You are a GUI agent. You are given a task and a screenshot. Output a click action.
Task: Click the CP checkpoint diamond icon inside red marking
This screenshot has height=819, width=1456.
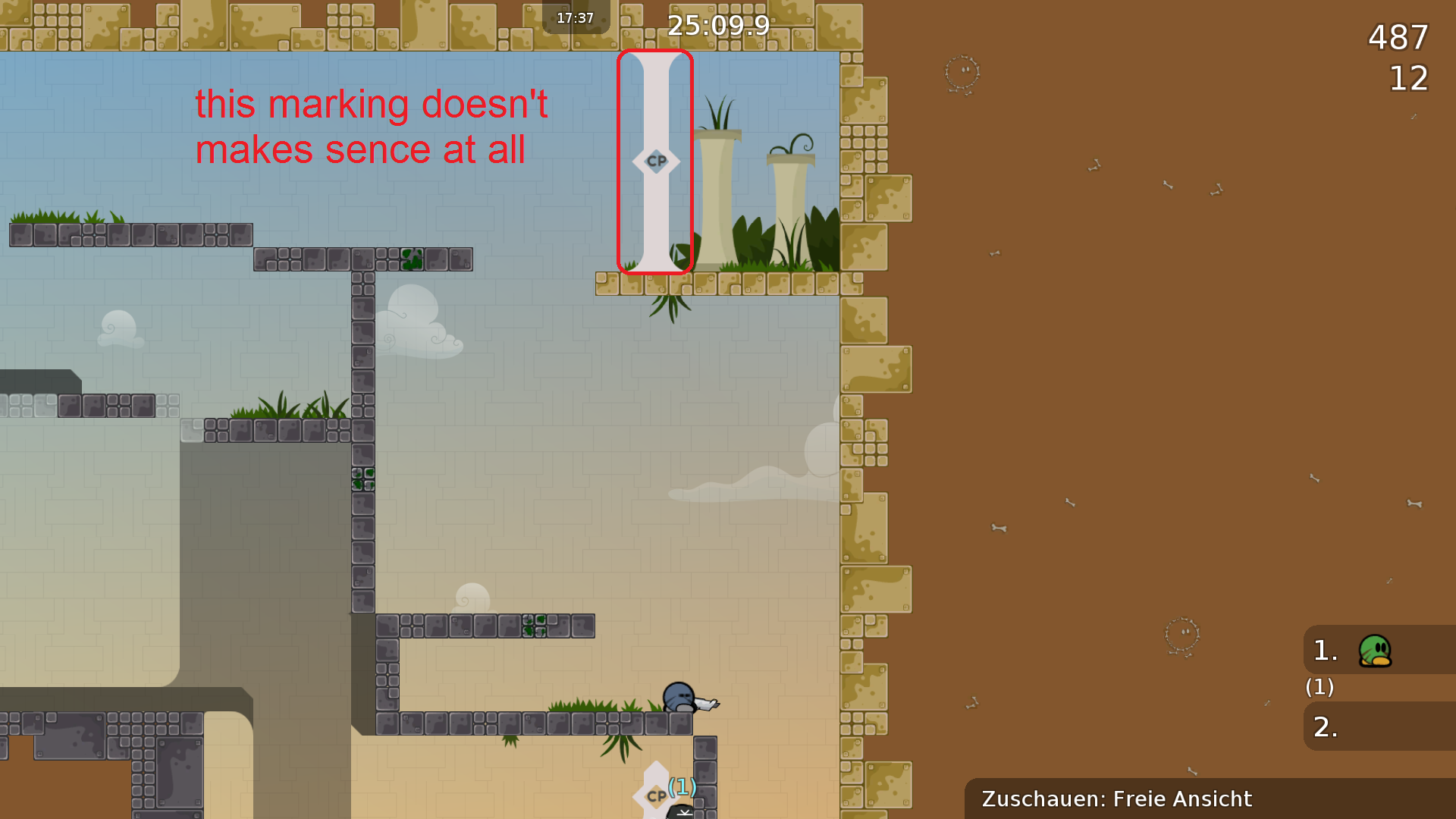657,161
